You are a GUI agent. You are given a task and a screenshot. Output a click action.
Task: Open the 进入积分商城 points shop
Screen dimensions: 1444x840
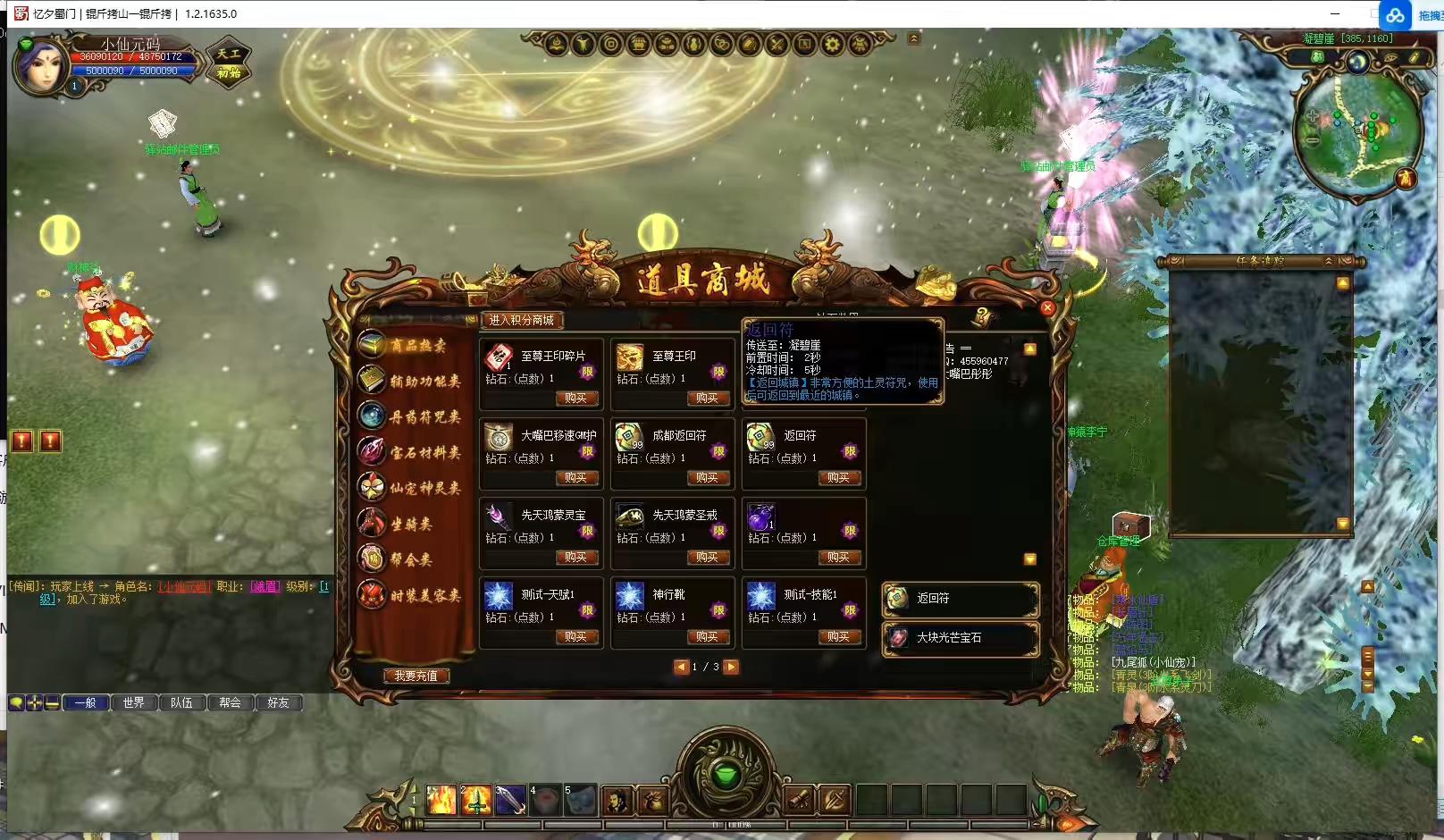(x=522, y=320)
